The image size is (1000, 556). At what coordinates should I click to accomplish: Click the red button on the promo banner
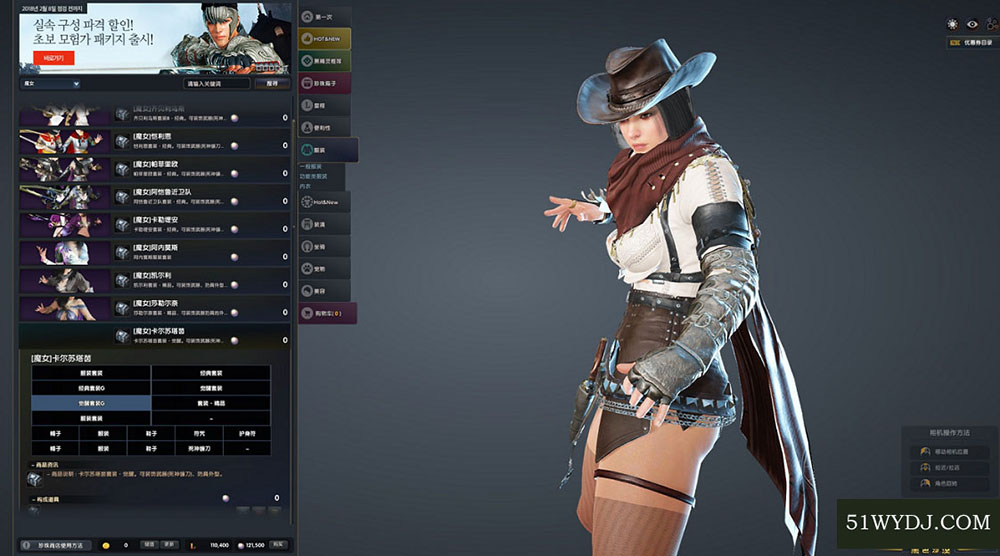(46, 58)
